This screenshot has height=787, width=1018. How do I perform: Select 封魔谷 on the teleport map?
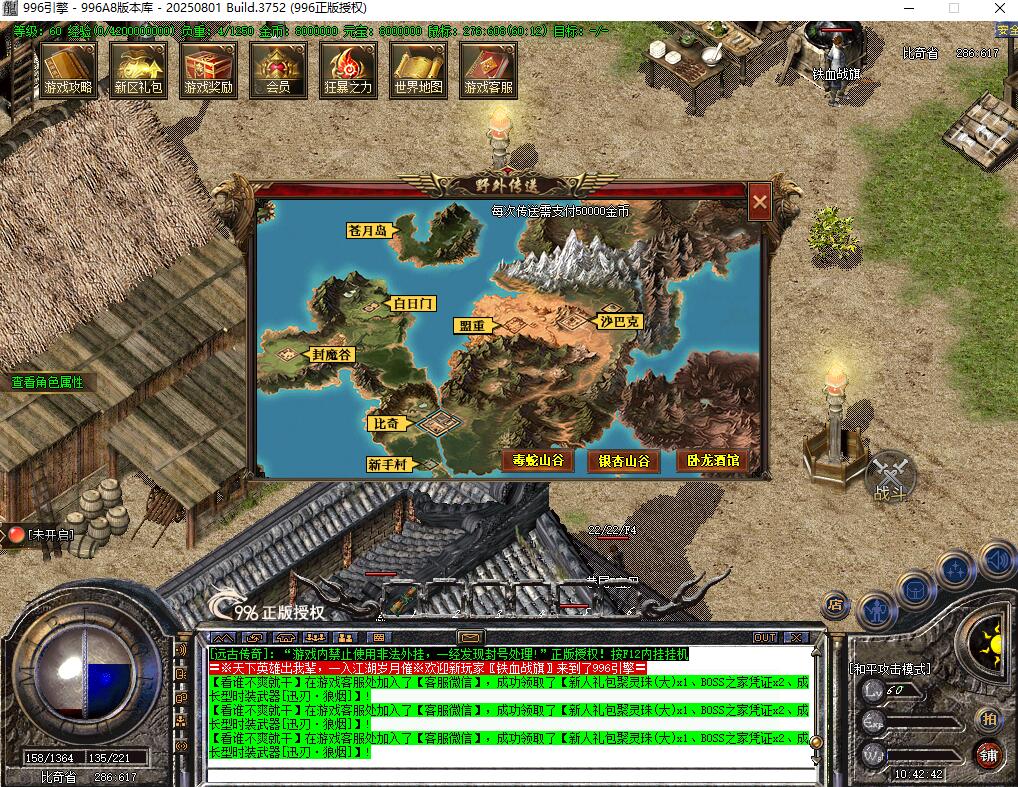tap(331, 354)
